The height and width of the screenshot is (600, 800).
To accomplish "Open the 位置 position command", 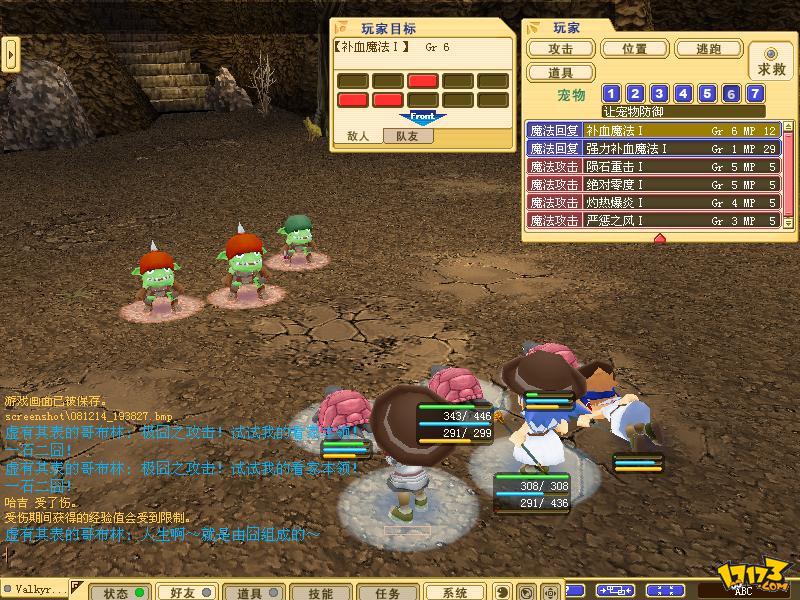I will [634, 49].
